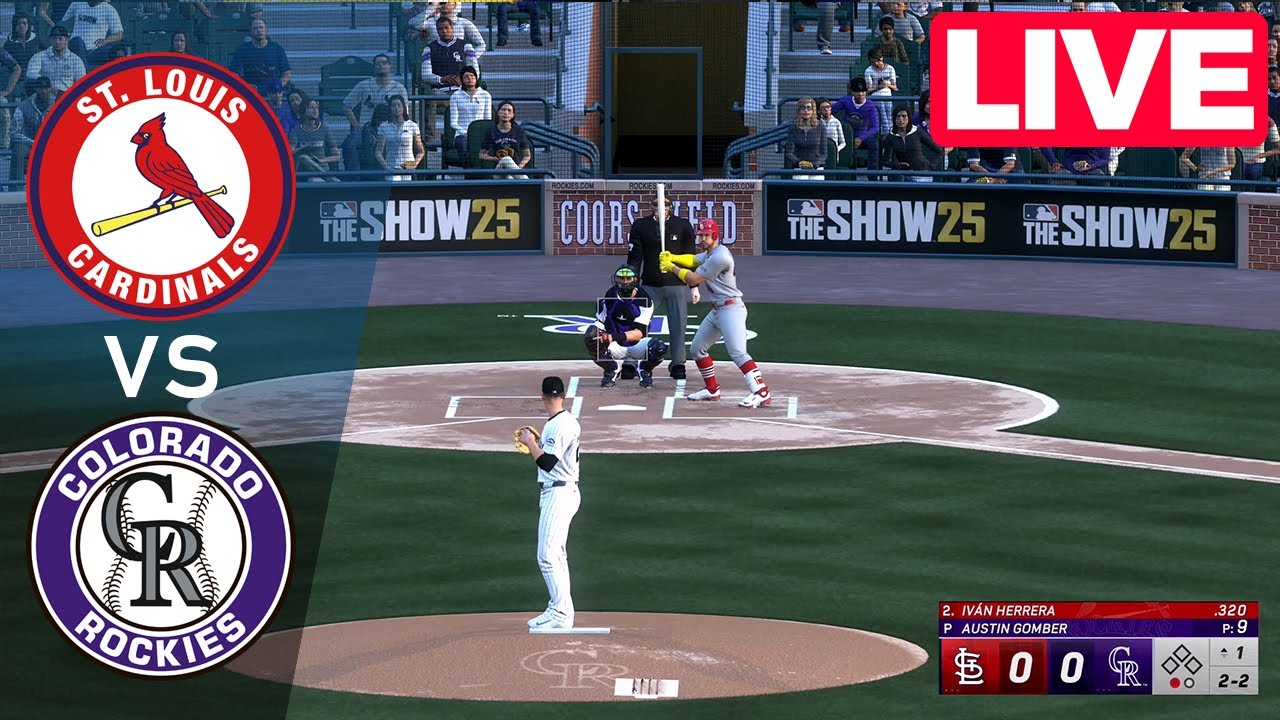1280x720 pixels.
Task: Click the STL logo on the scoreboard
Action: point(971,666)
